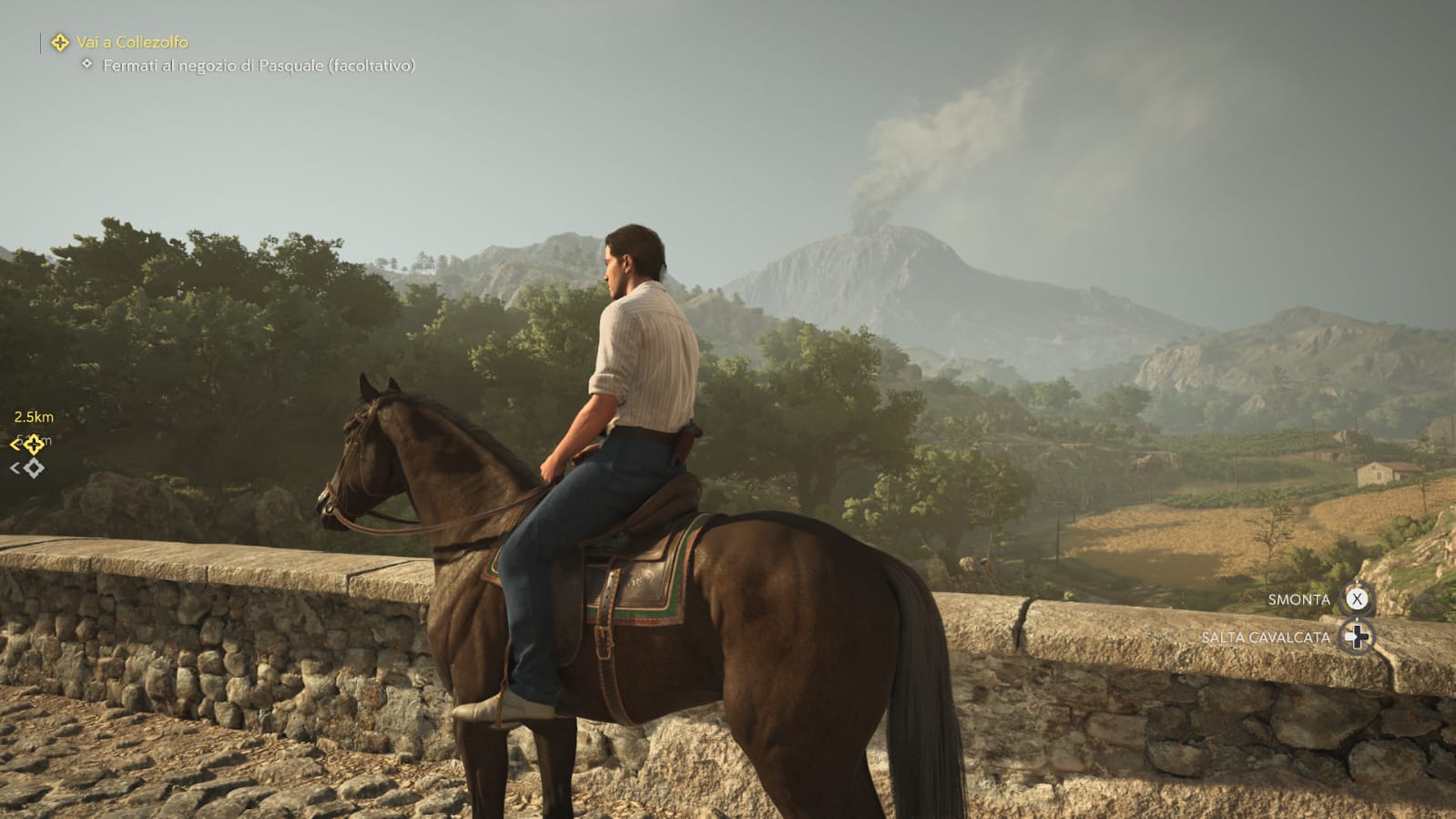
Task: Select the optional Pasquale shop objective
Action: click(x=258, y=66)
